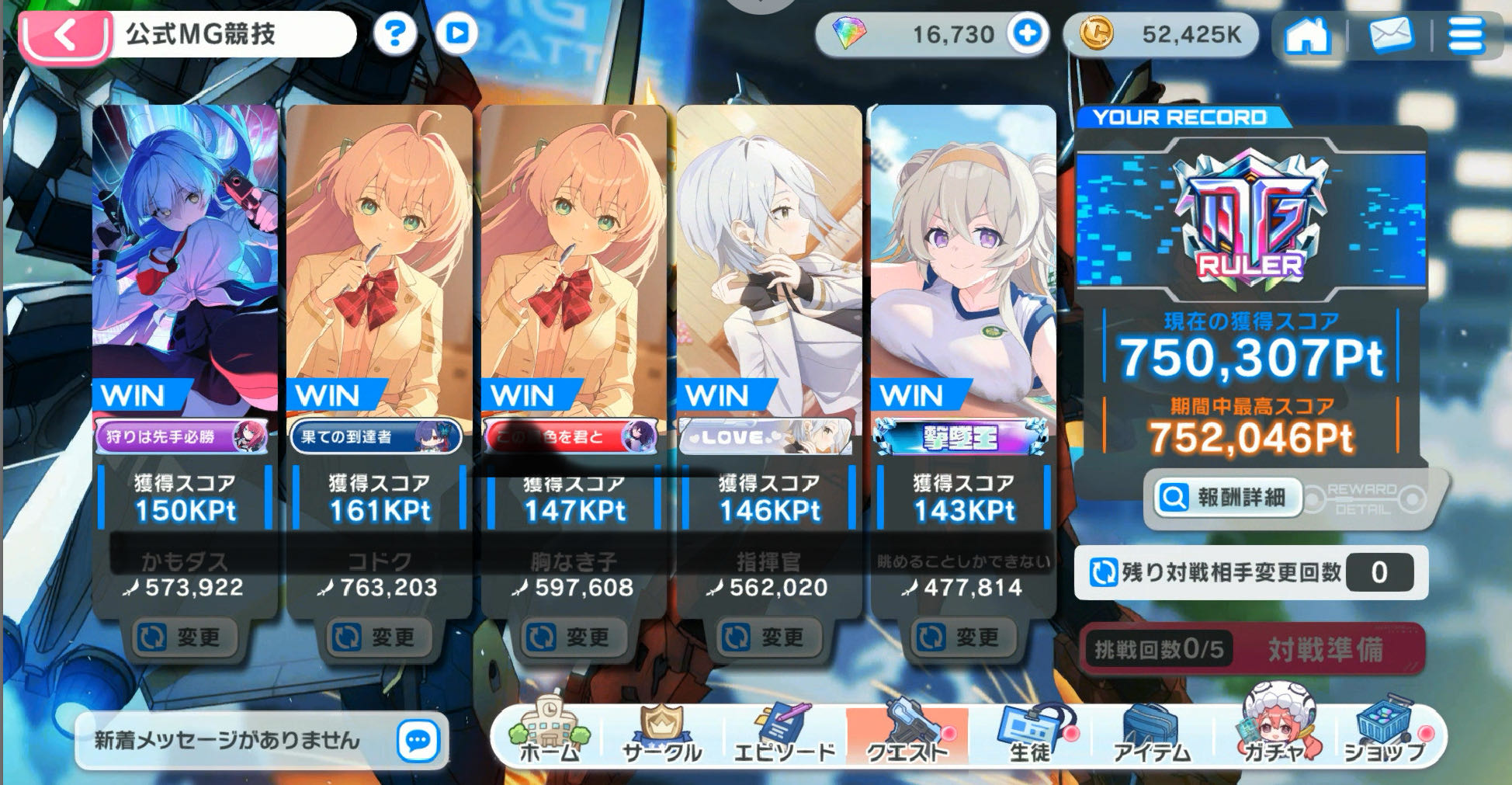Select the 撃墜王 opponent card

(x=962, y=311)
